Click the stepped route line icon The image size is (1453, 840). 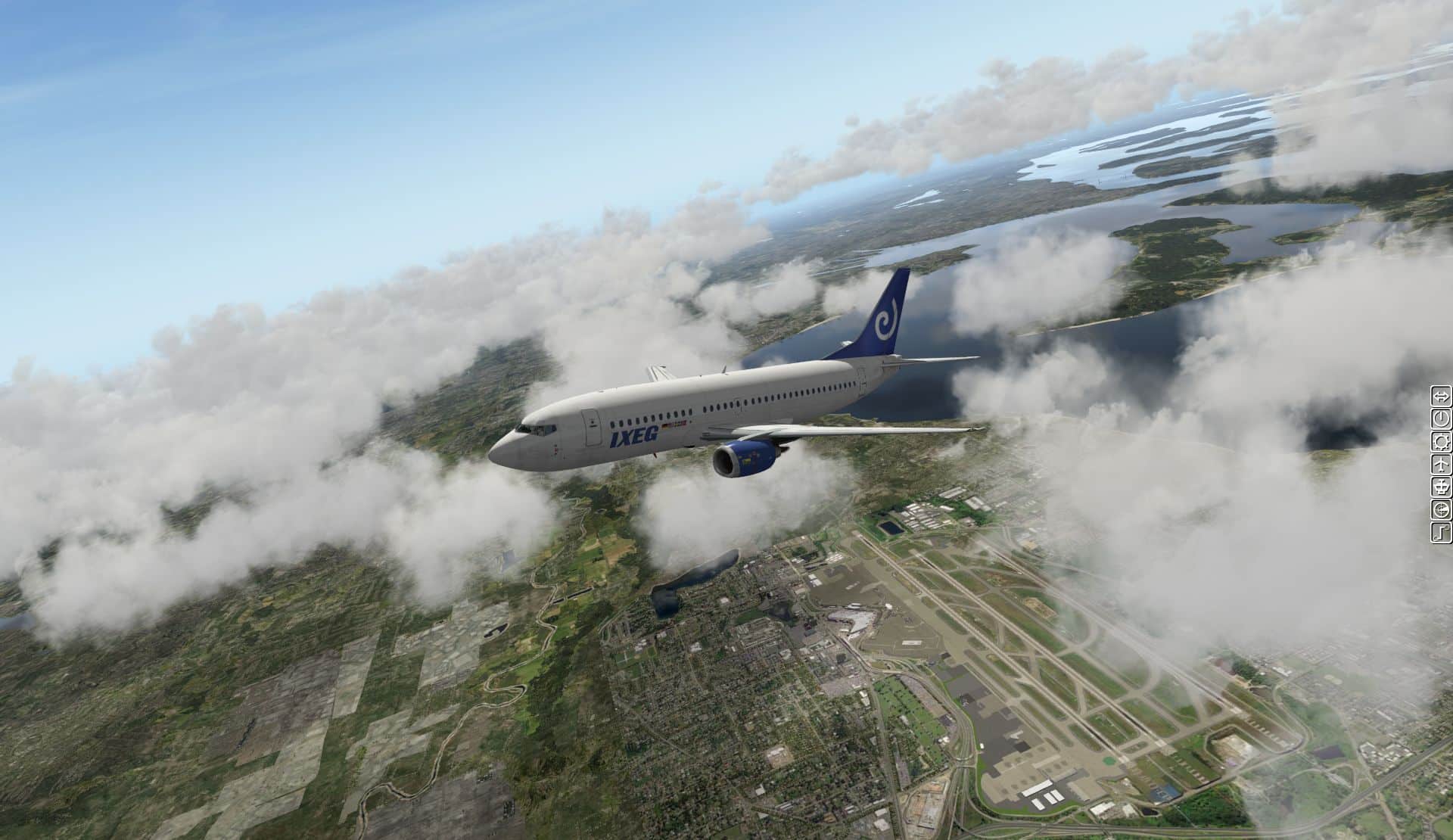tap(1441, 532)
